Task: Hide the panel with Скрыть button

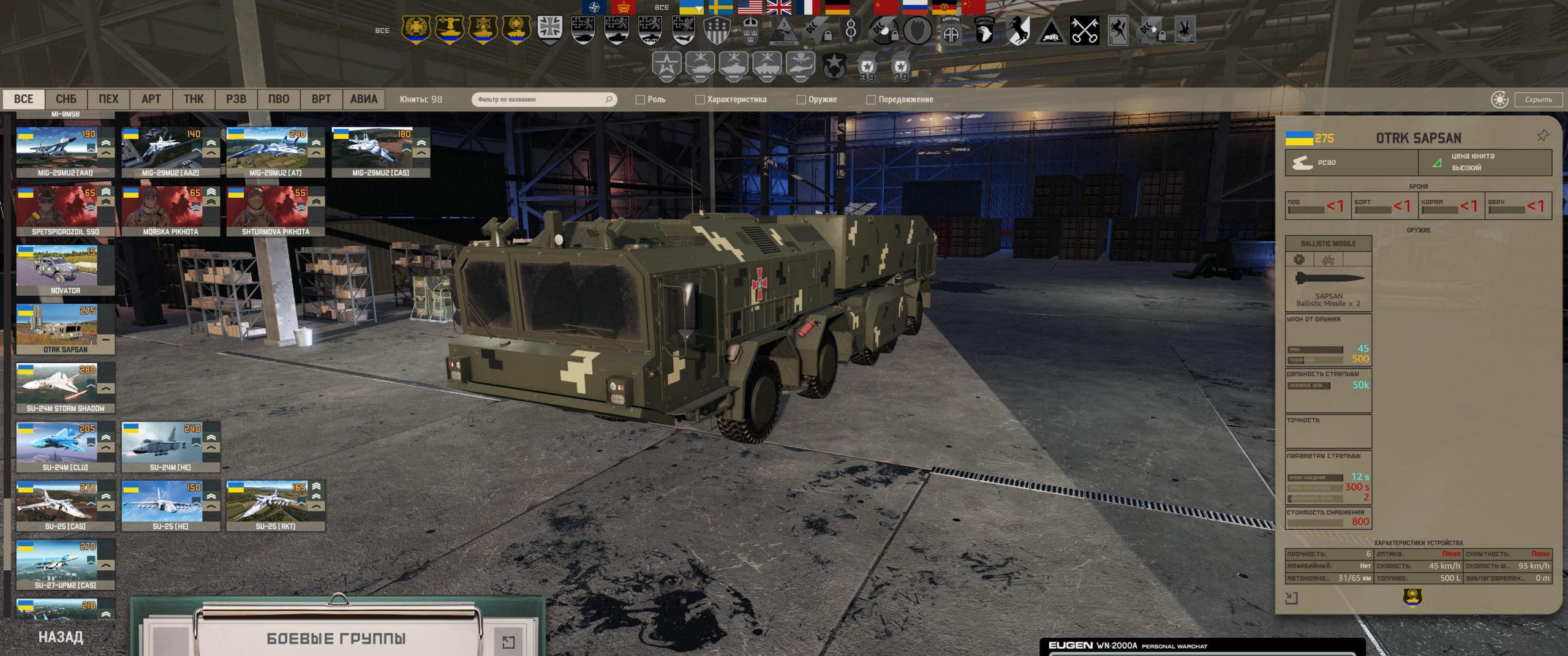Action: 1538,99
